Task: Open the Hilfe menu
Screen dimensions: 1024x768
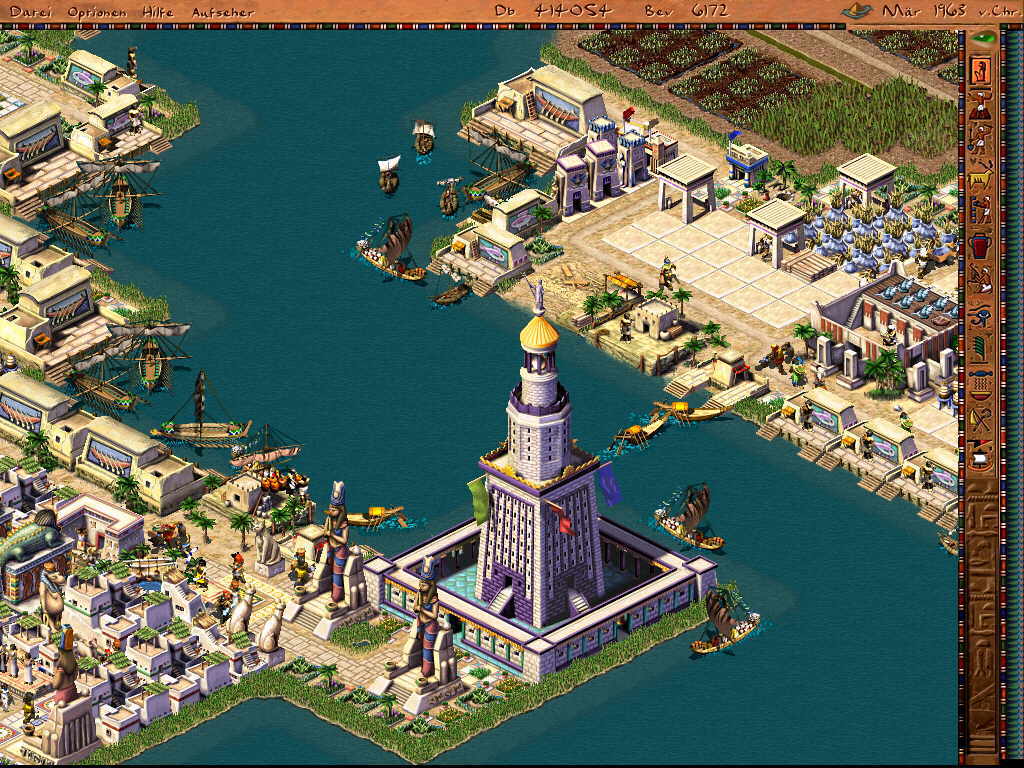Action: coord(156,12)
